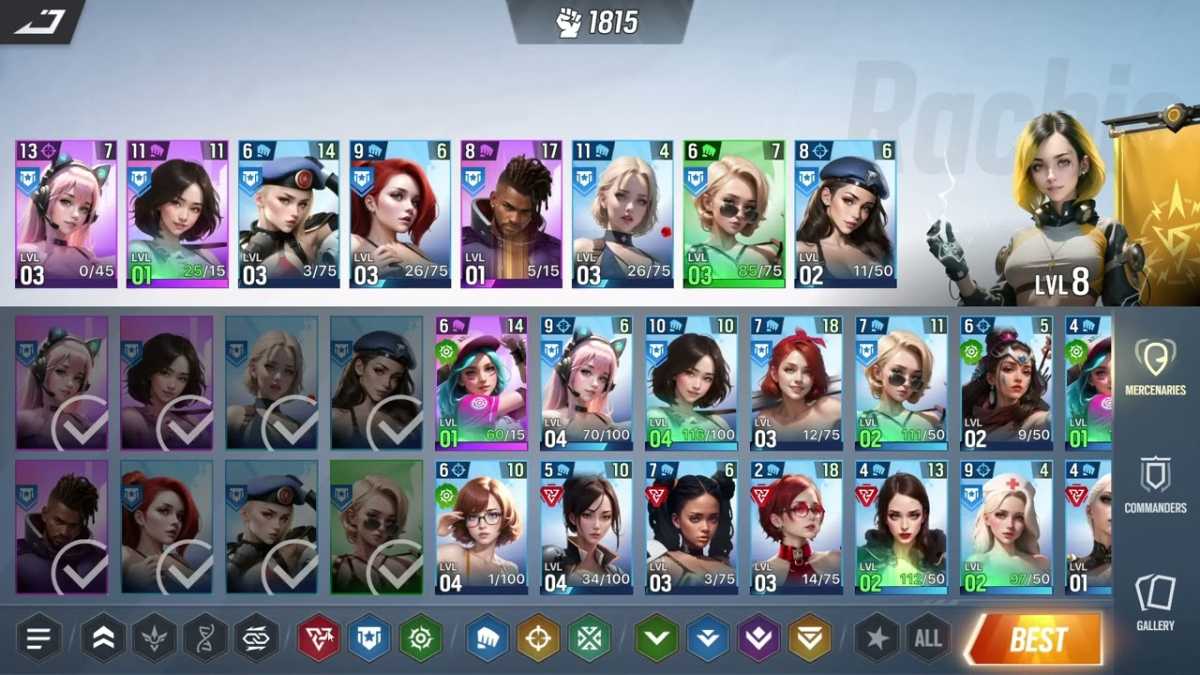This screenshot has width=1200, height=675.
Task: Enable the green gear faction filter
Action: pos(421,638)
